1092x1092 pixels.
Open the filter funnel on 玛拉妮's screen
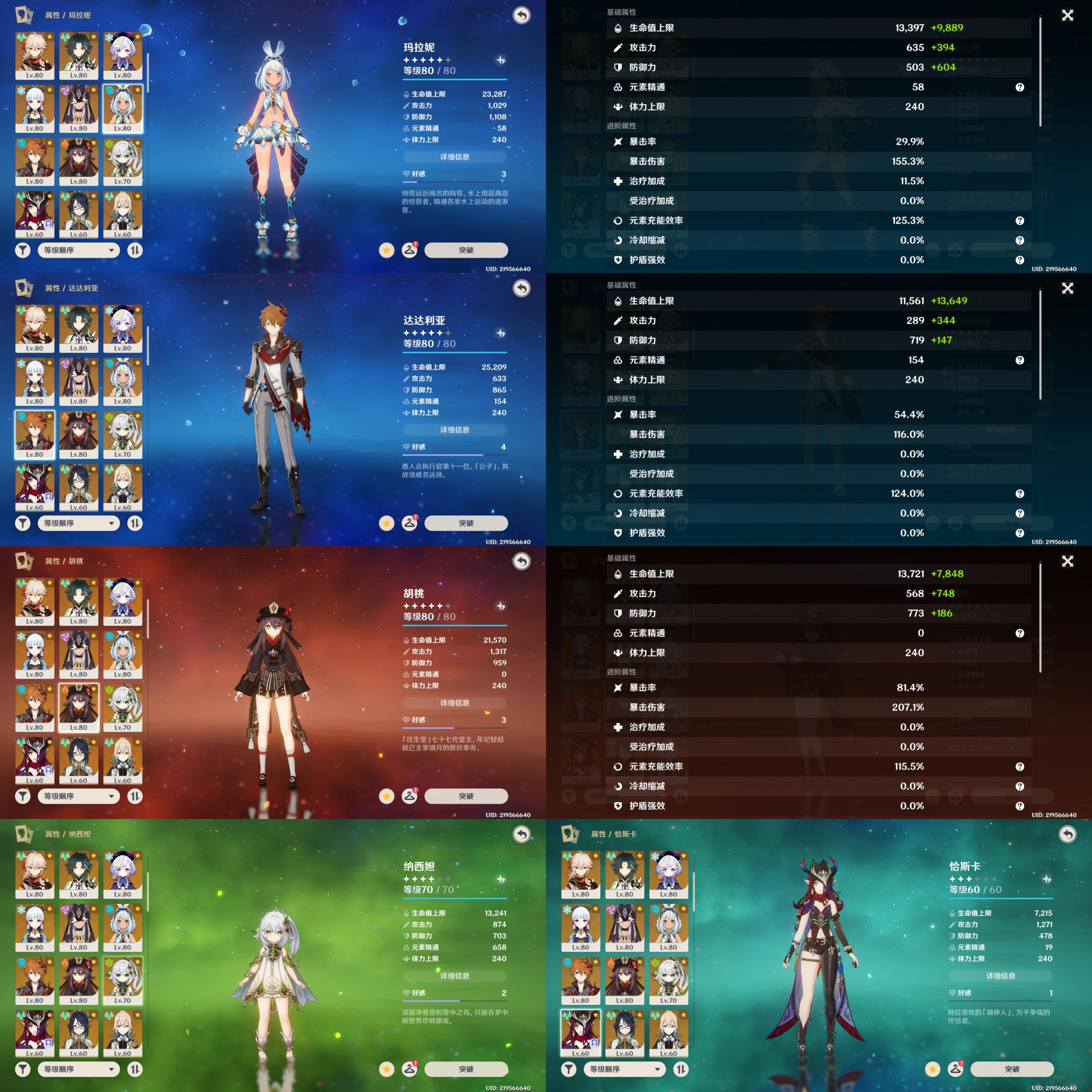pyautogui.click(x=23, y=250)
